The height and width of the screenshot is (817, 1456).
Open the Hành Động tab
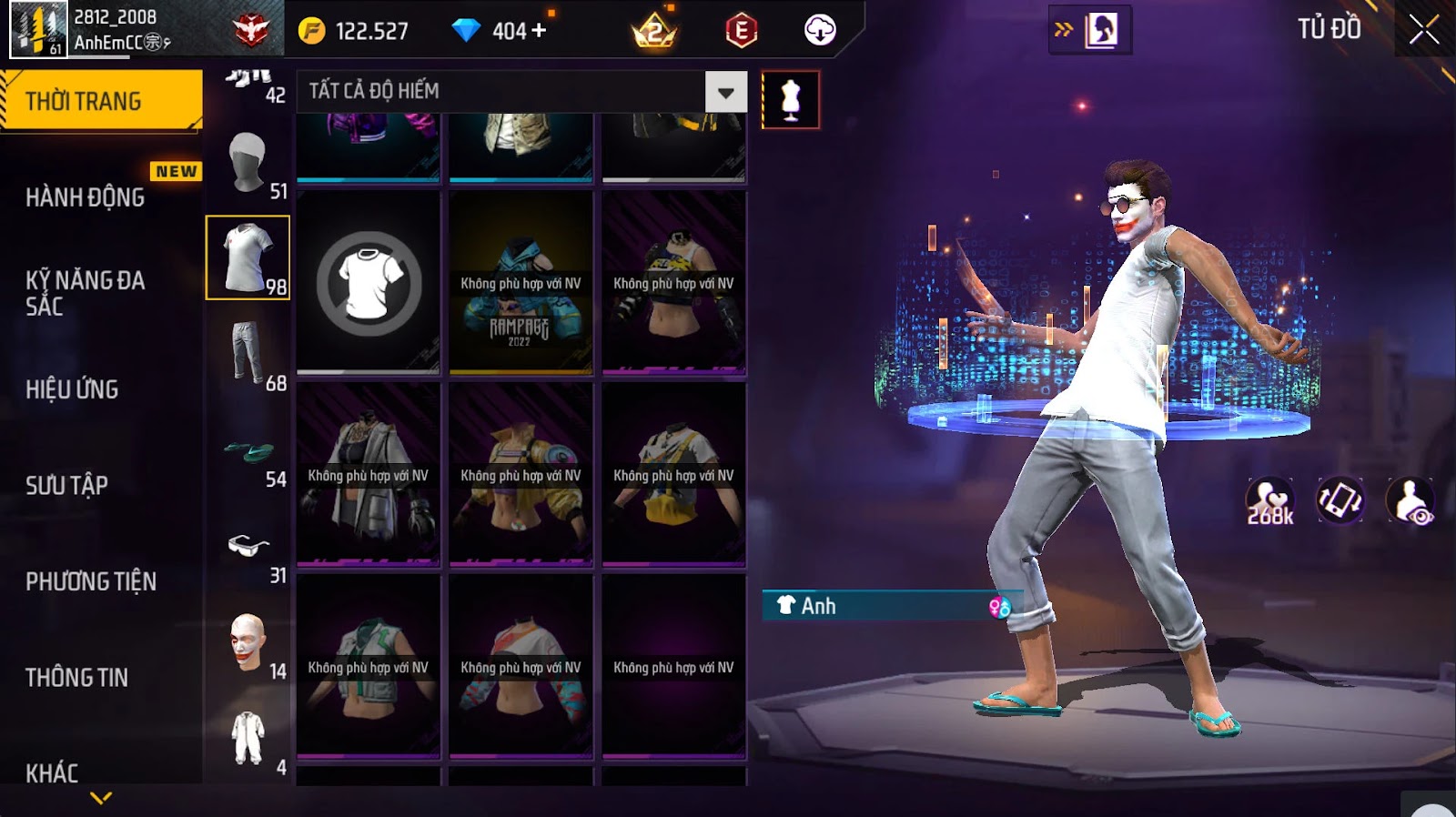(x=86, y=197)
